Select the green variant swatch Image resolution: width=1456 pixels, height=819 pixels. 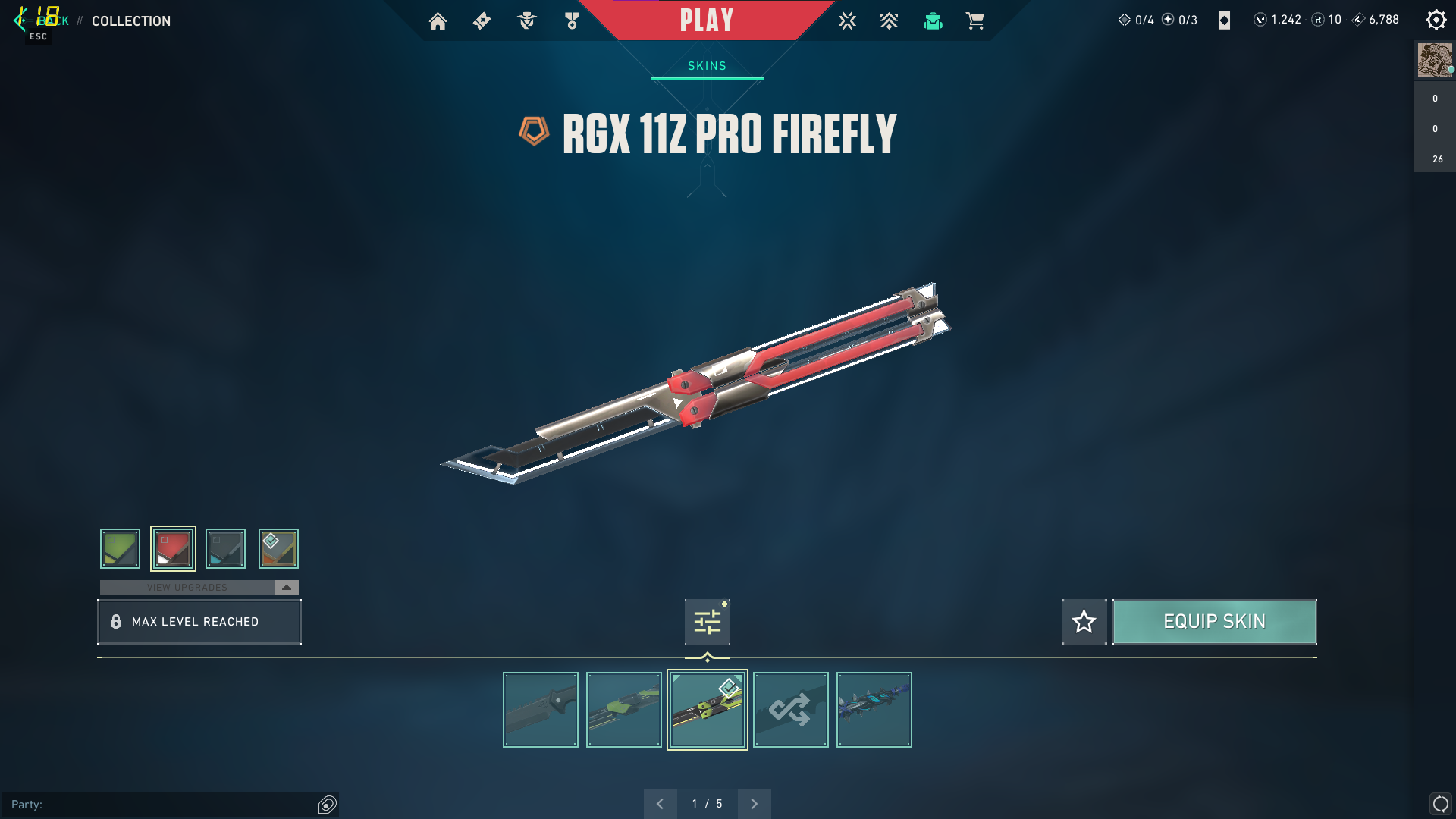(121, 548)
